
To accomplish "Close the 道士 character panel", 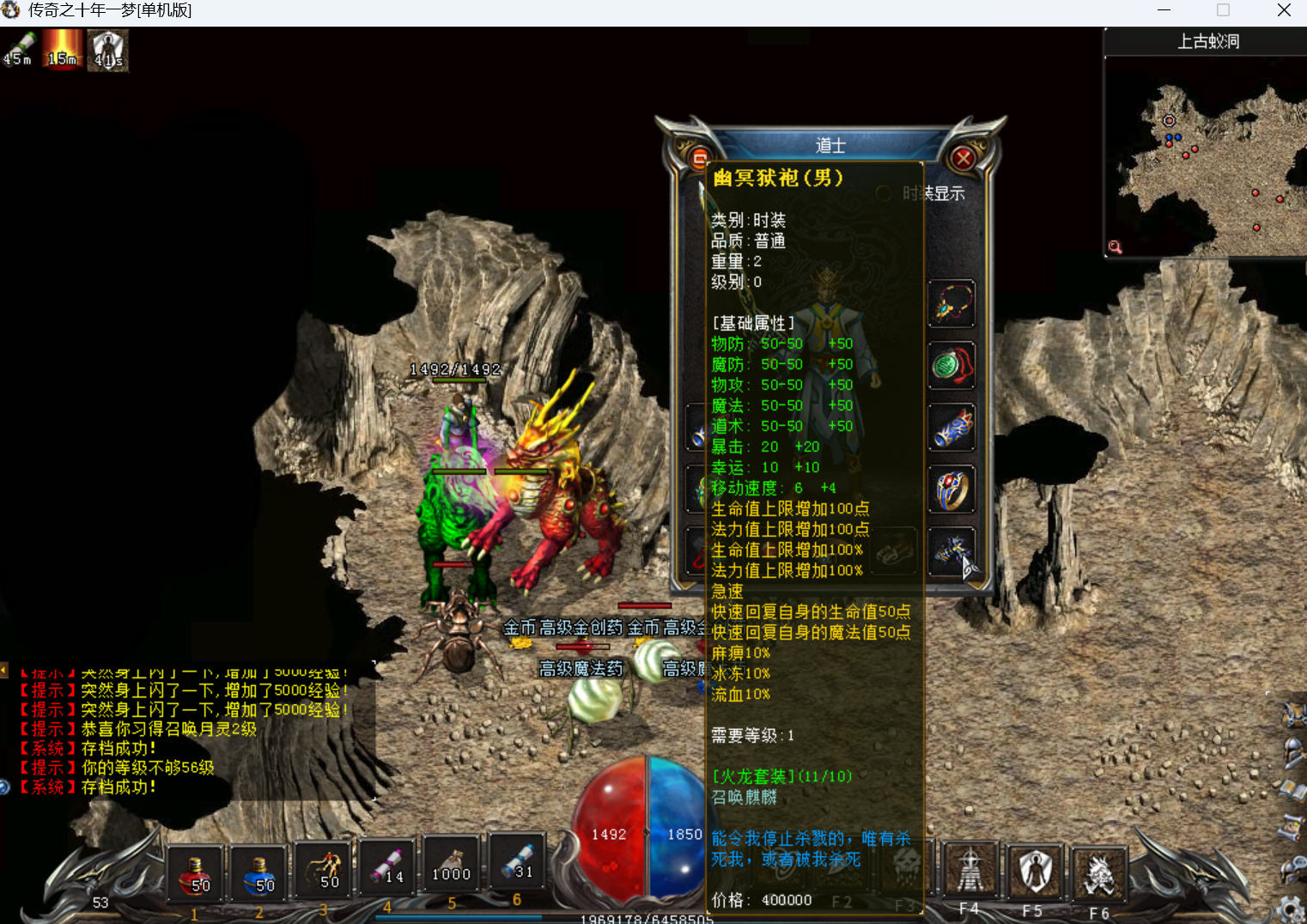I will tap(964, 158).
